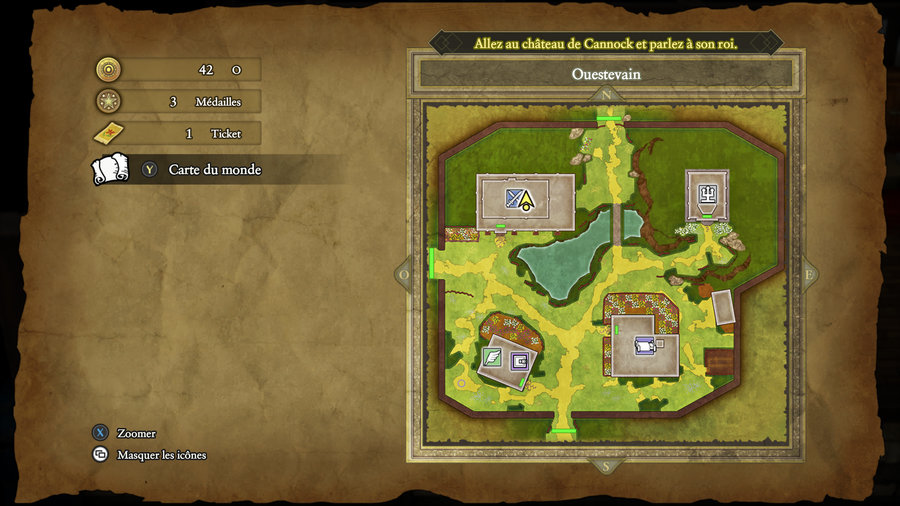
Task: Select the church marker on the map
Action: click(x=707, y=193)
